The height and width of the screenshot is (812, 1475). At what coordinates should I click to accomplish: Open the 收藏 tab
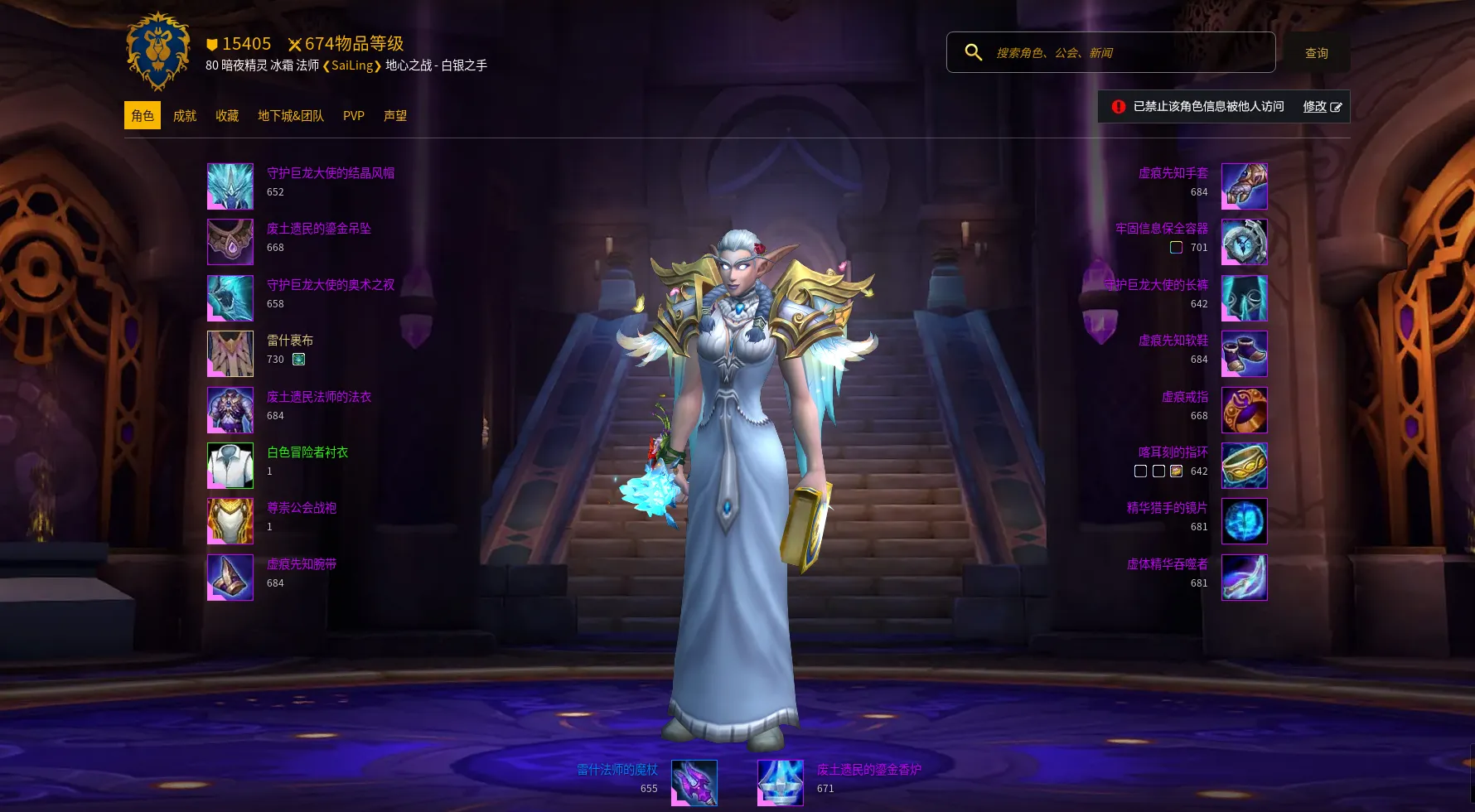(x=227, y=116)
